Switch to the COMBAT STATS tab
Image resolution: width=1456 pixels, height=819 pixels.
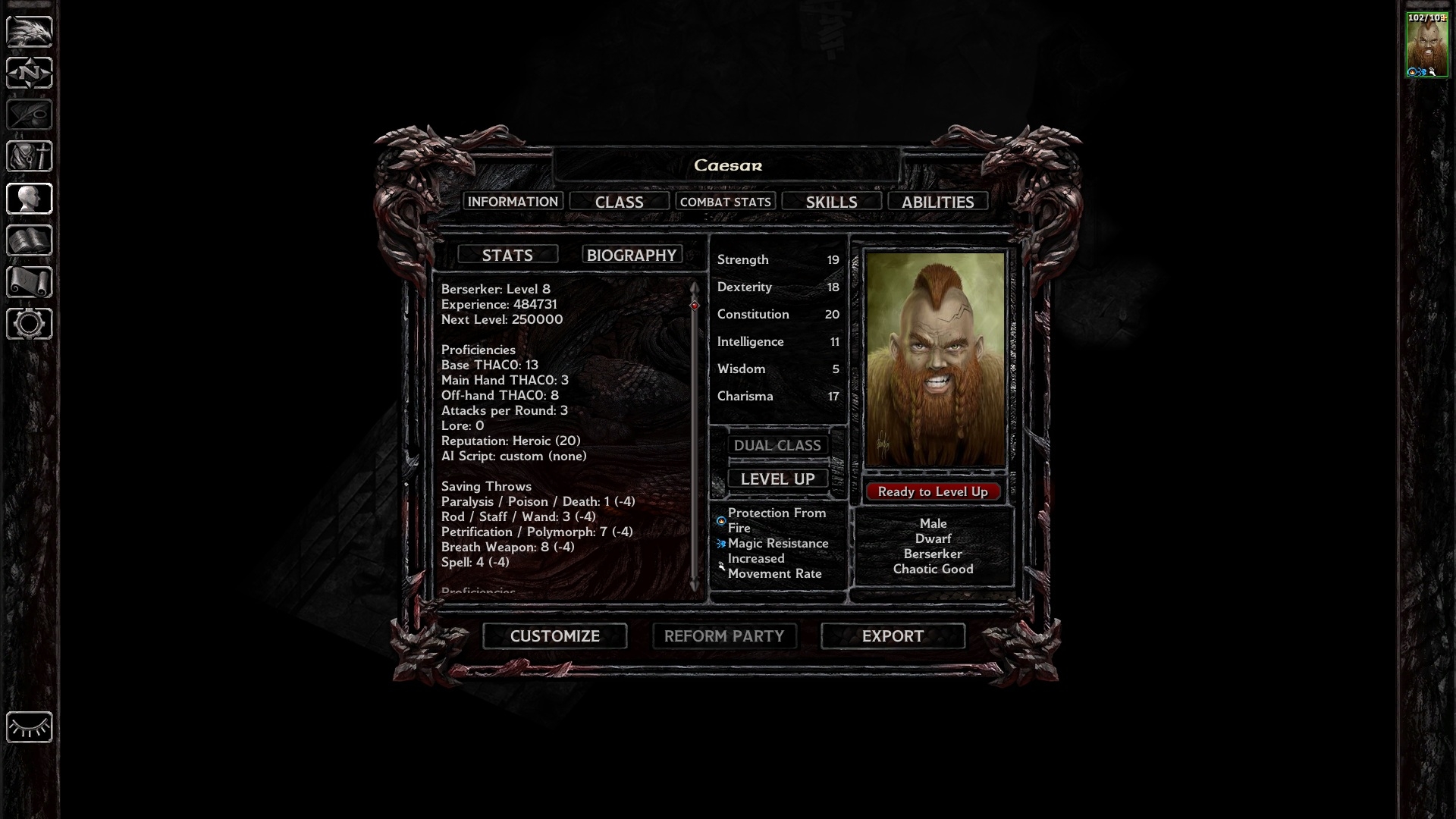726,201
